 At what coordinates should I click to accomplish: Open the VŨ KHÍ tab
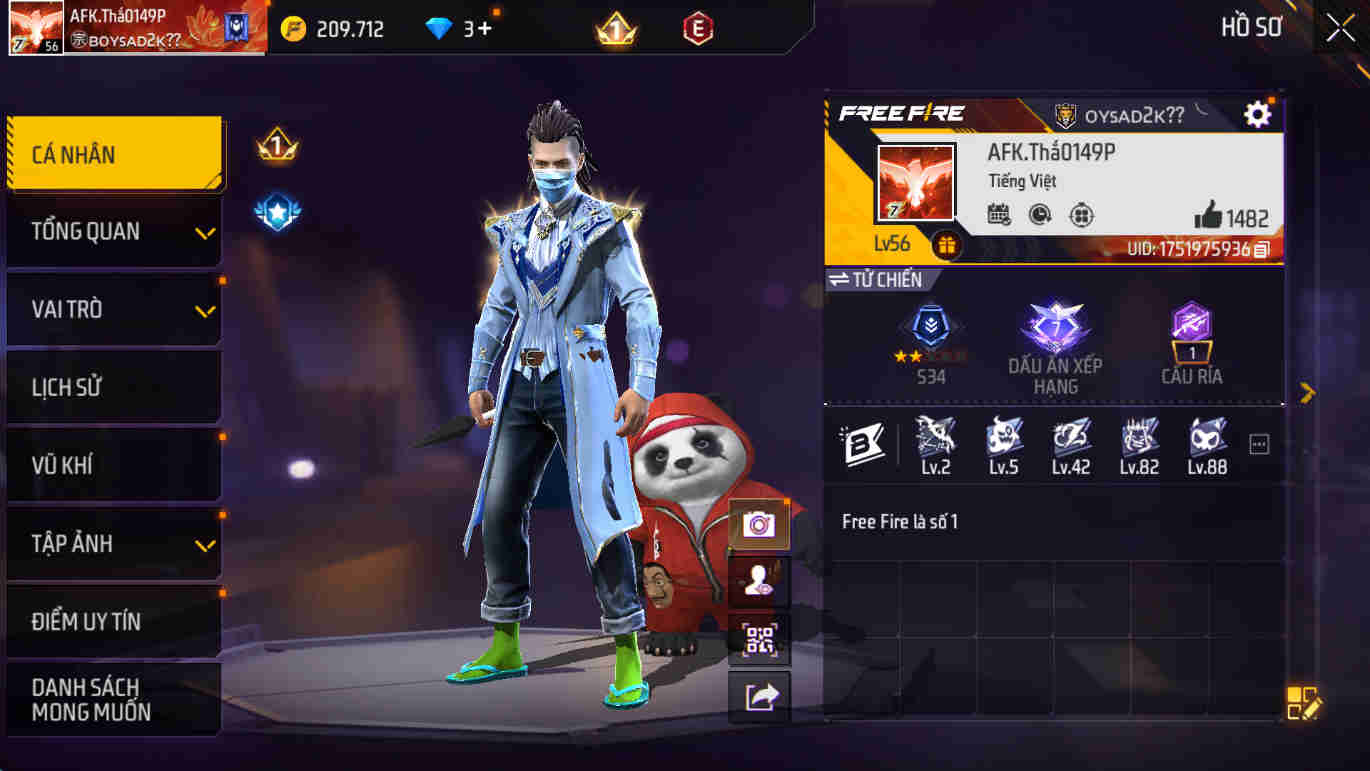pyautogui.click(x=112, y=465)
